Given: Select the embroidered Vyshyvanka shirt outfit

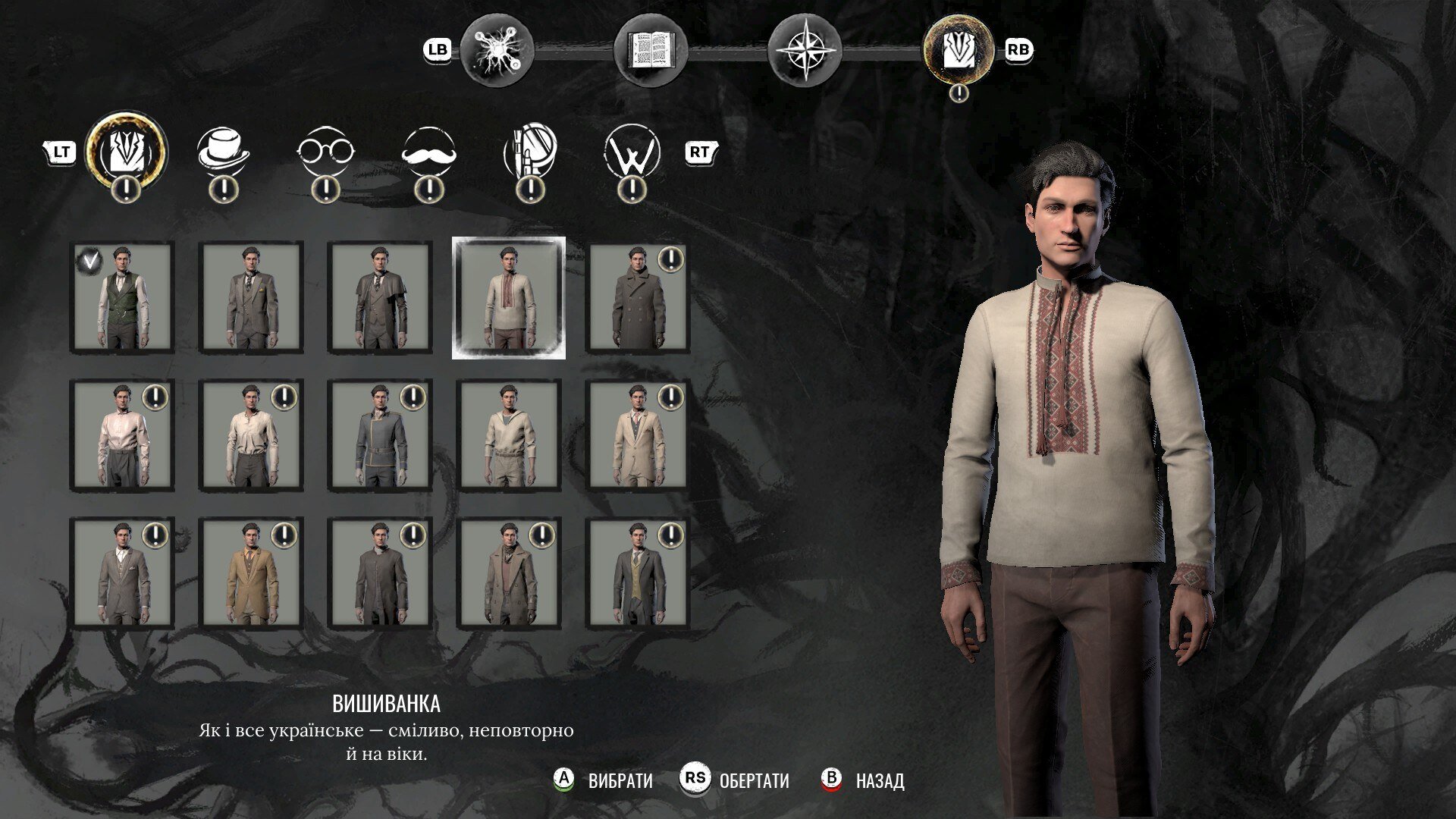Looking at the screenshot, I should (x=509, y=298).
